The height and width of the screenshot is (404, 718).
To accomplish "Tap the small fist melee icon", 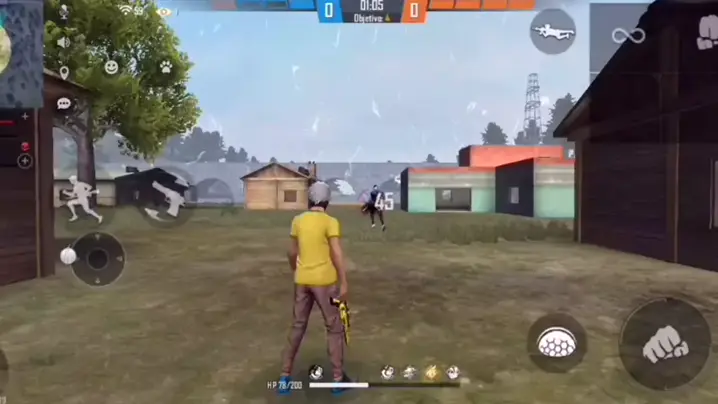I will coord(705,31).
